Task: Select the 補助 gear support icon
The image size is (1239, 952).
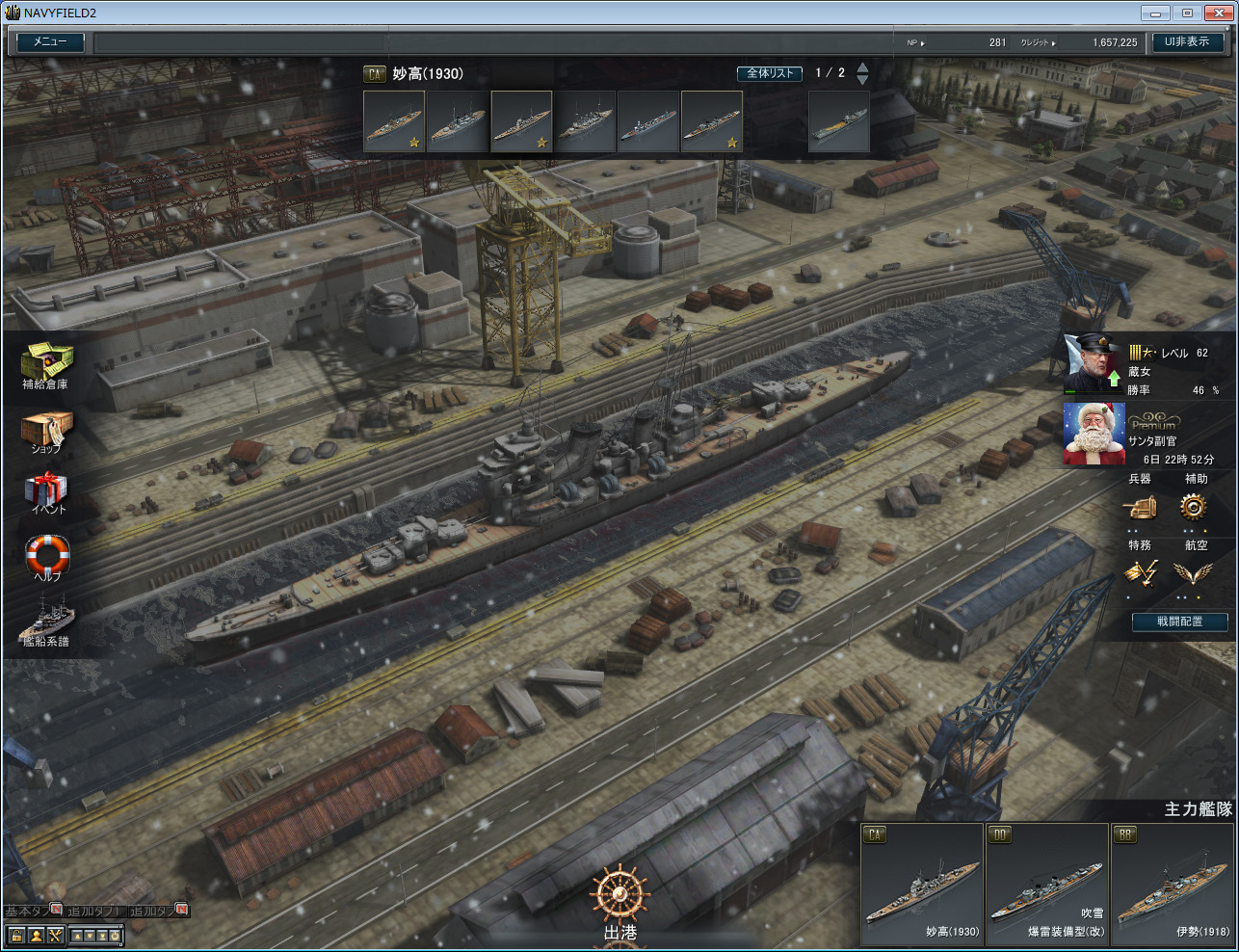Action: pos(1194,507)
